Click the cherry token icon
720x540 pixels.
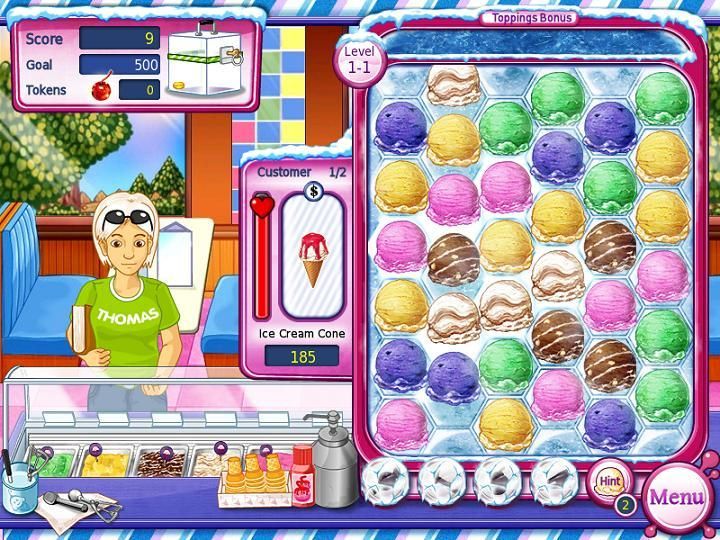click(101, 90)
